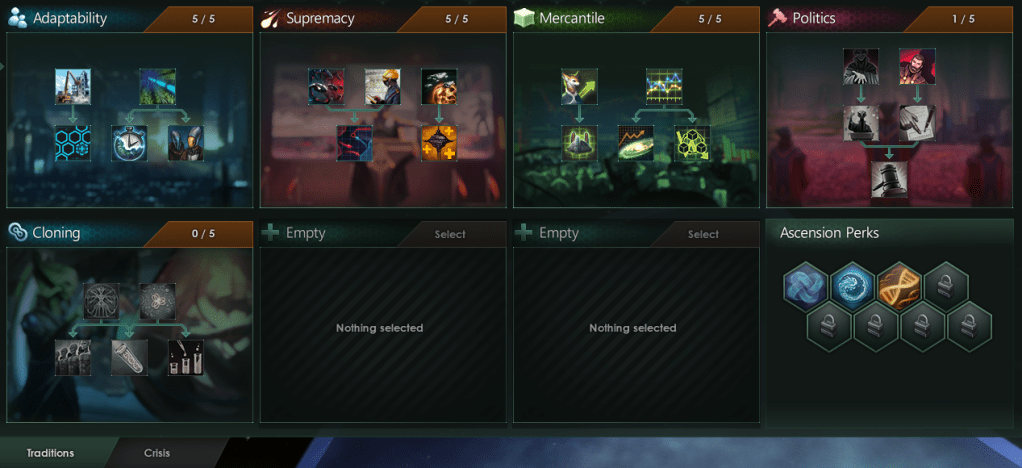Click the clock tradition icon in Adaptability

[x=130, y=143]
